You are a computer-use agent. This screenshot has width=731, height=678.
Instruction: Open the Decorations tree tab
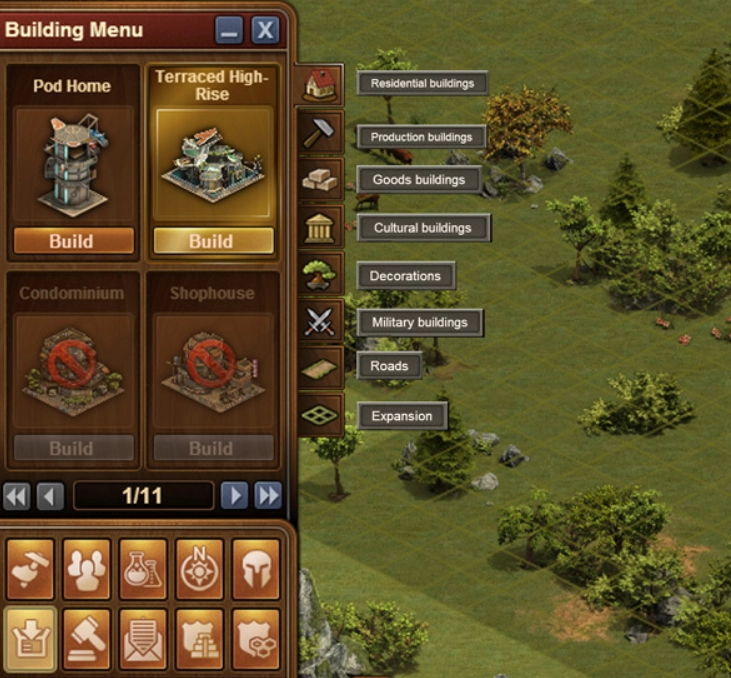(320, 275)
